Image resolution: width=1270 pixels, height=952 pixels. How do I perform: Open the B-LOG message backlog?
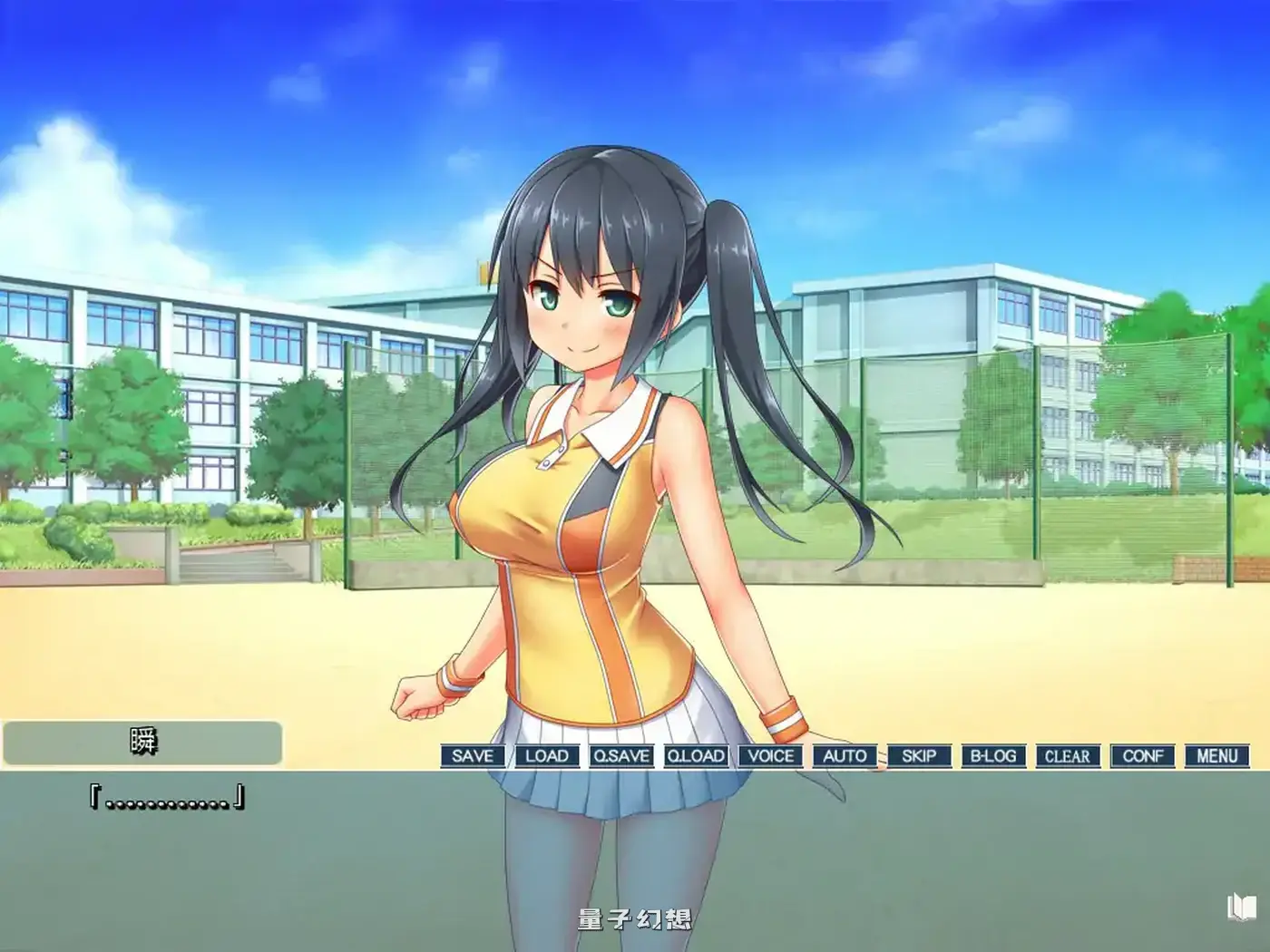click(x=994, y=755)
